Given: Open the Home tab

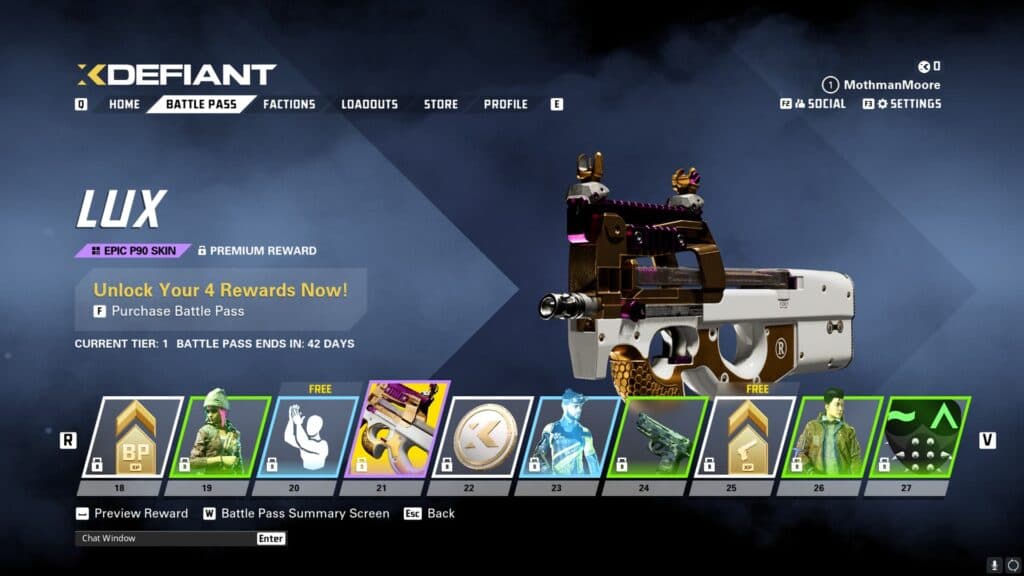Looking at the screenshot, I should coord(124,104).
